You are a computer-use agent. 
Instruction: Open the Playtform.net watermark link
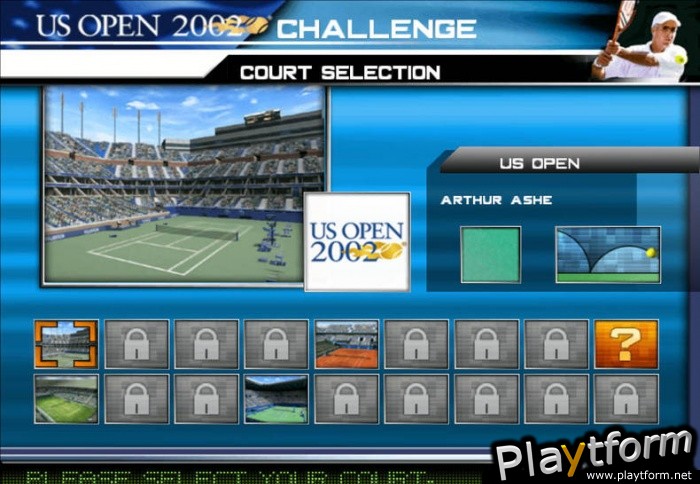pyautogui.click(x=596, y=456)
